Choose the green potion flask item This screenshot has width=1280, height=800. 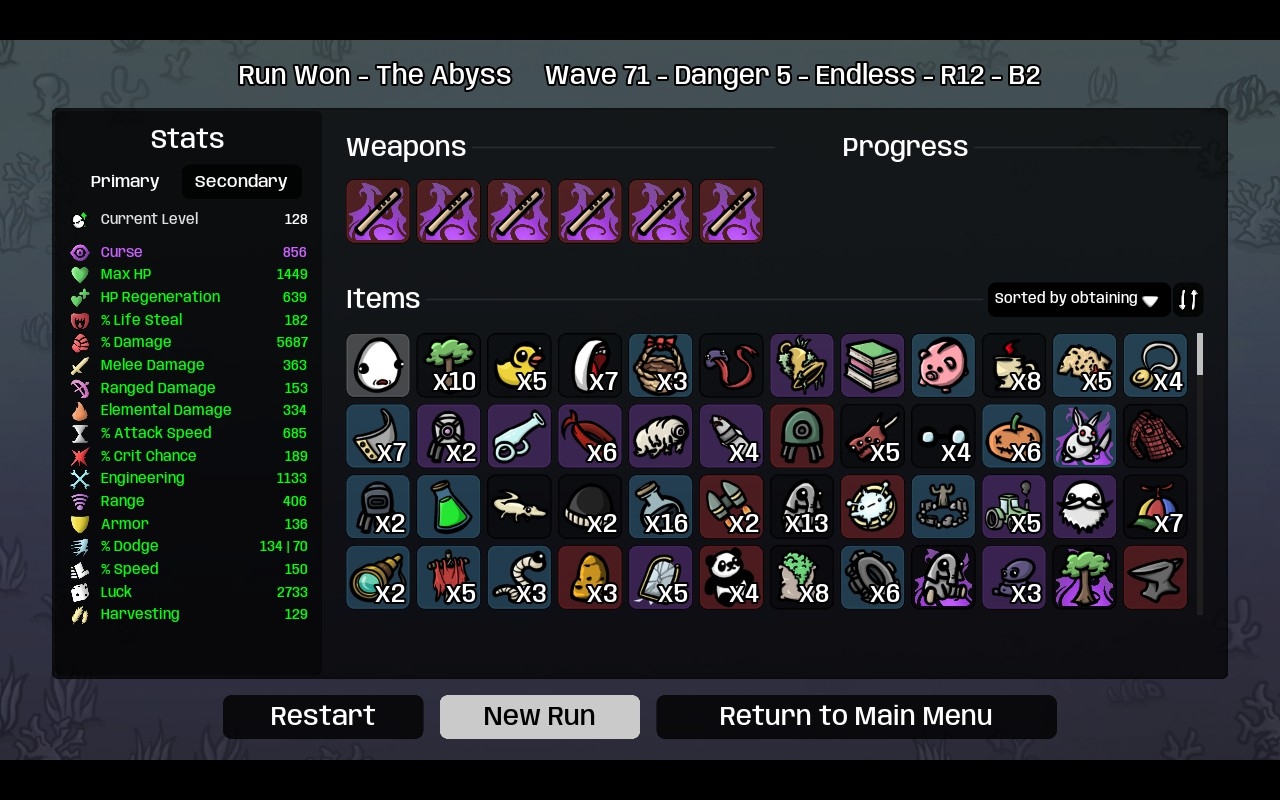449,507
